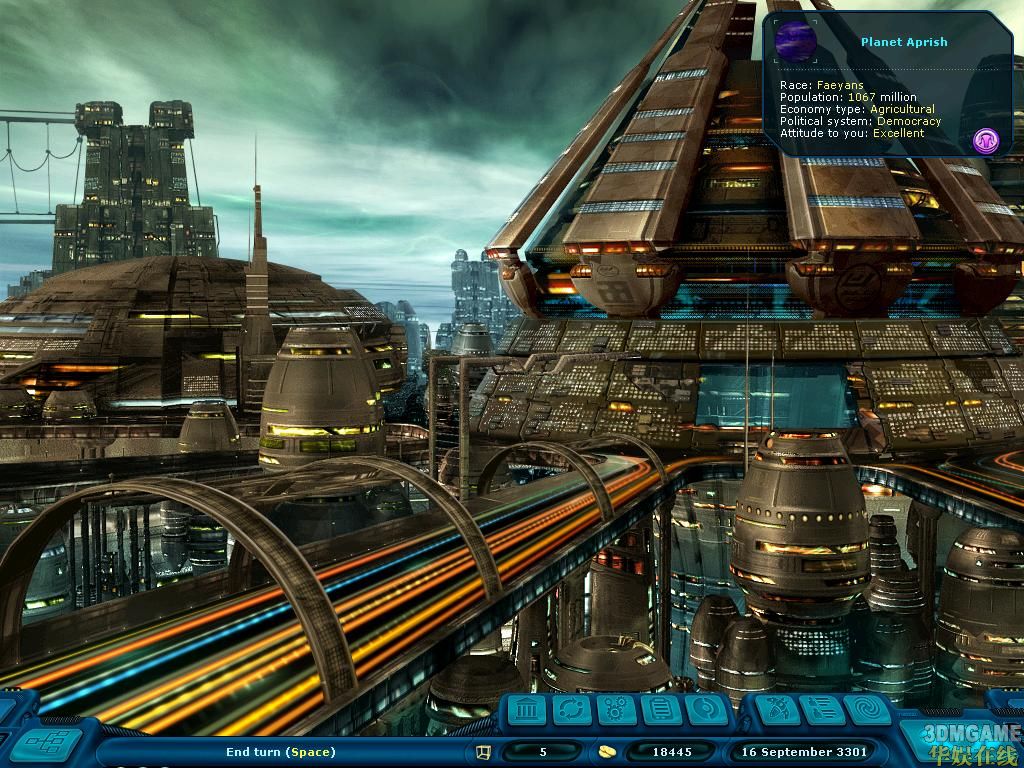This screenshot has width=1024, height=768.
Task: Open the government building panel
Action: tap(527, 711)
